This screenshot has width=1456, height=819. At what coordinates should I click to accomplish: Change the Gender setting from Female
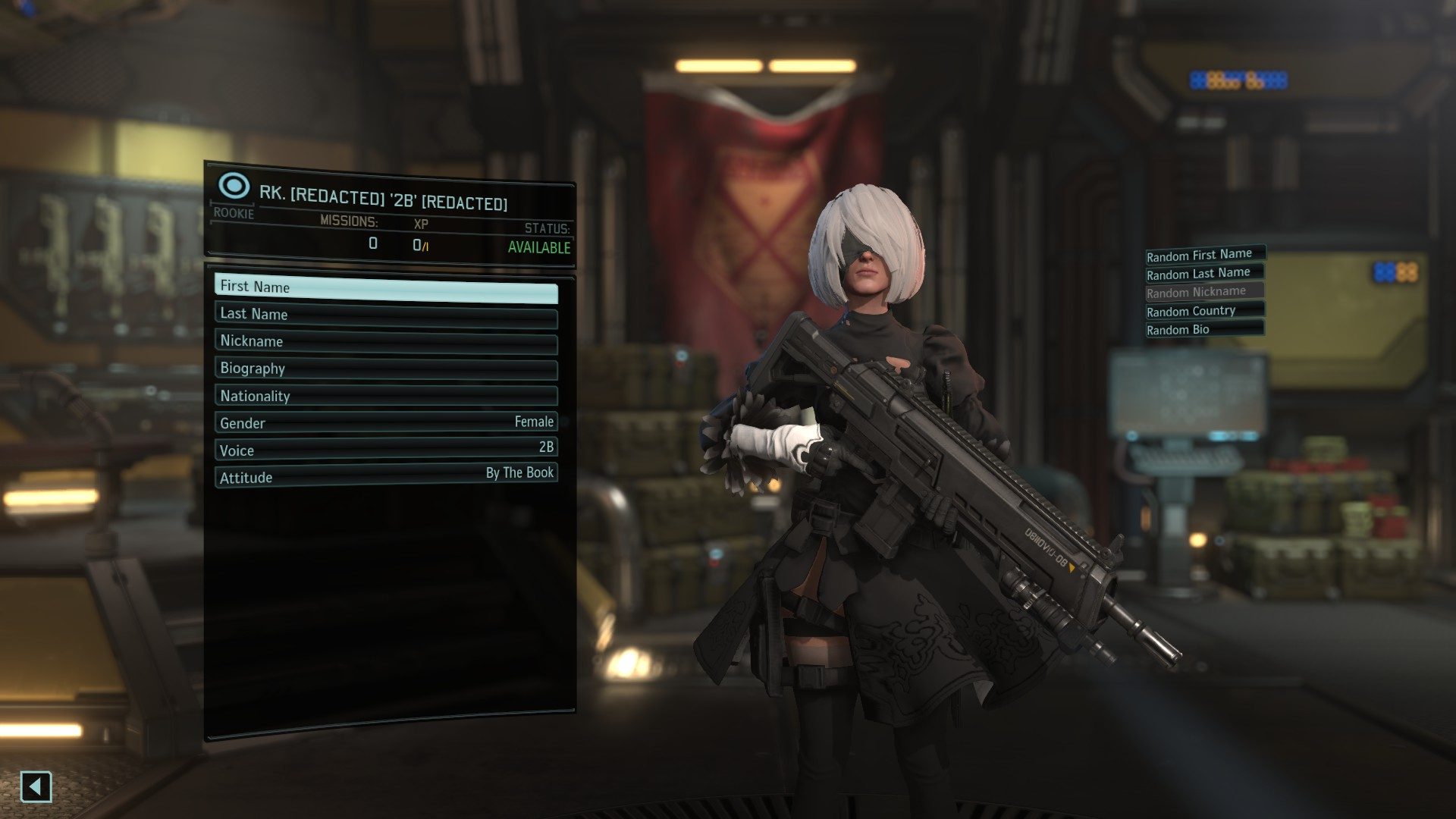click(x=385, y=422)
